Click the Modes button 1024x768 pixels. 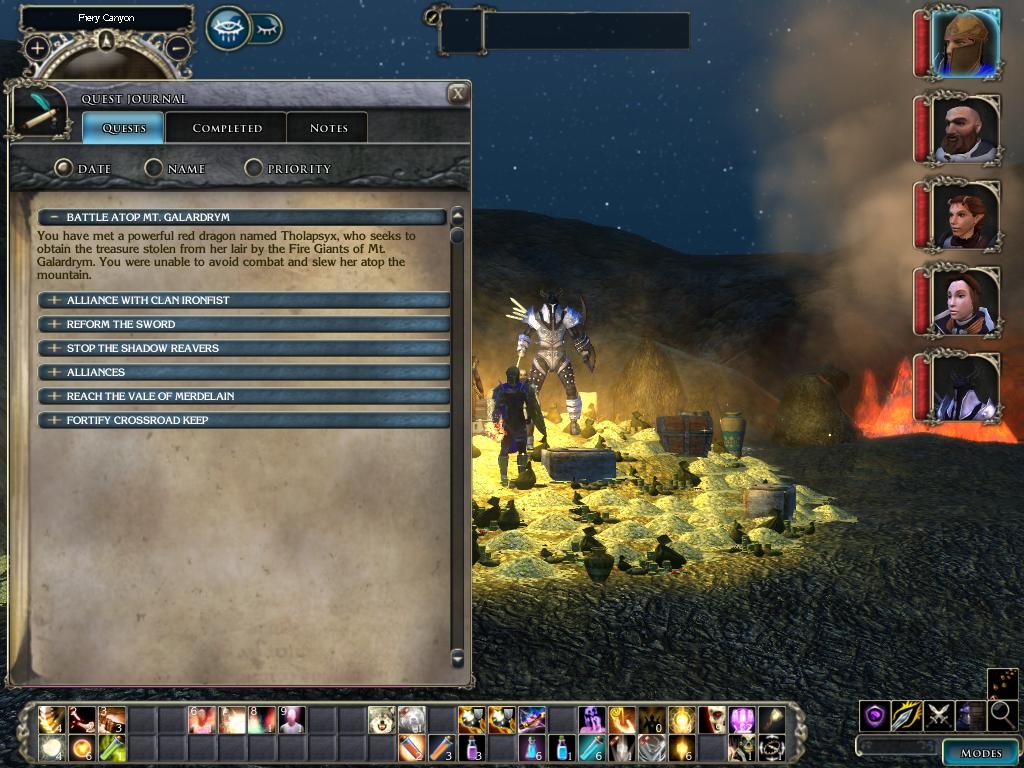pyautogui.click(x=980, y=753)
